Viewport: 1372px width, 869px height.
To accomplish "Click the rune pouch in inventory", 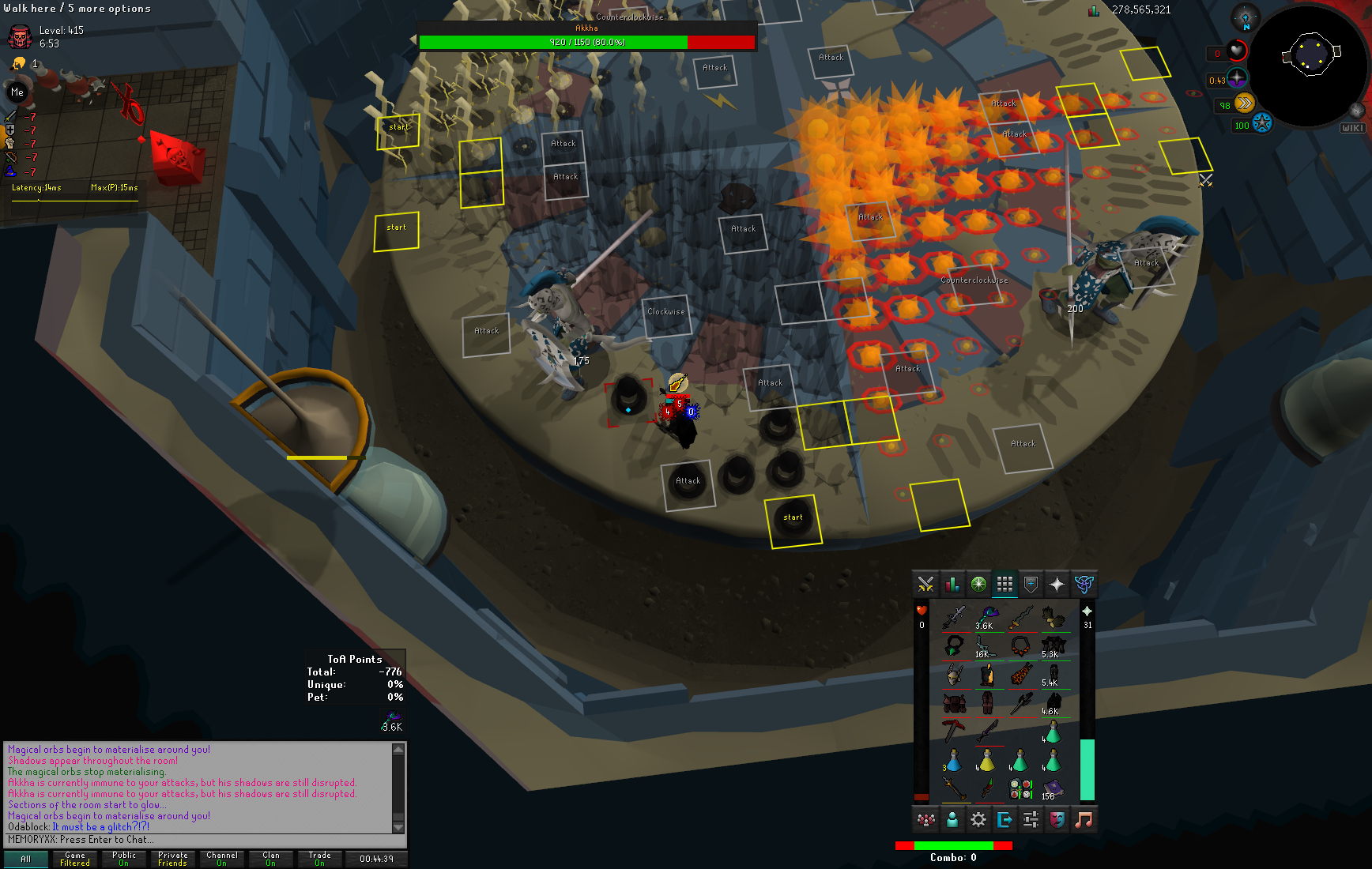I will (1020, 788).
